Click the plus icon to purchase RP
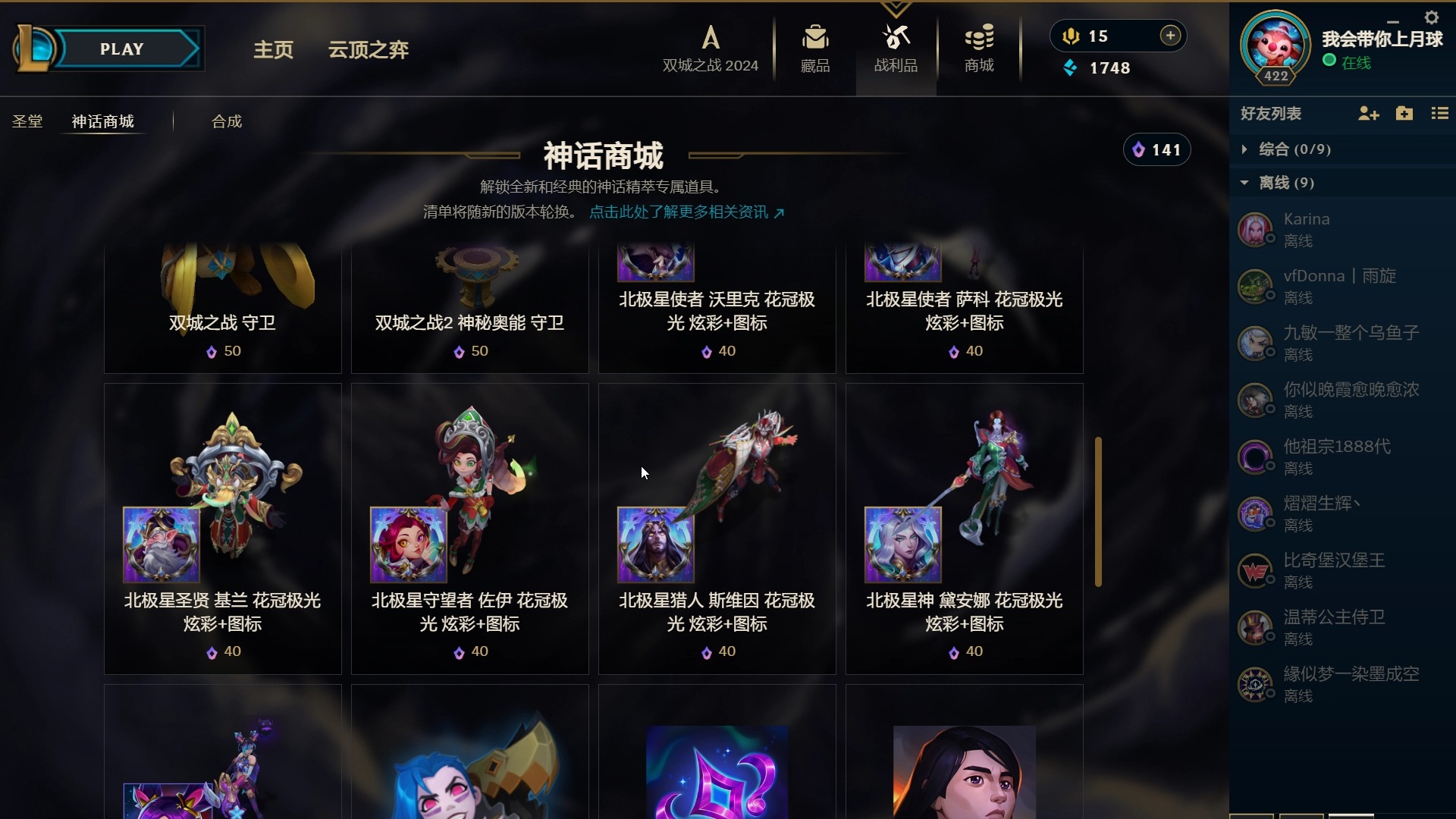Screen dimensions: 1456x819 coord(1170,35)
